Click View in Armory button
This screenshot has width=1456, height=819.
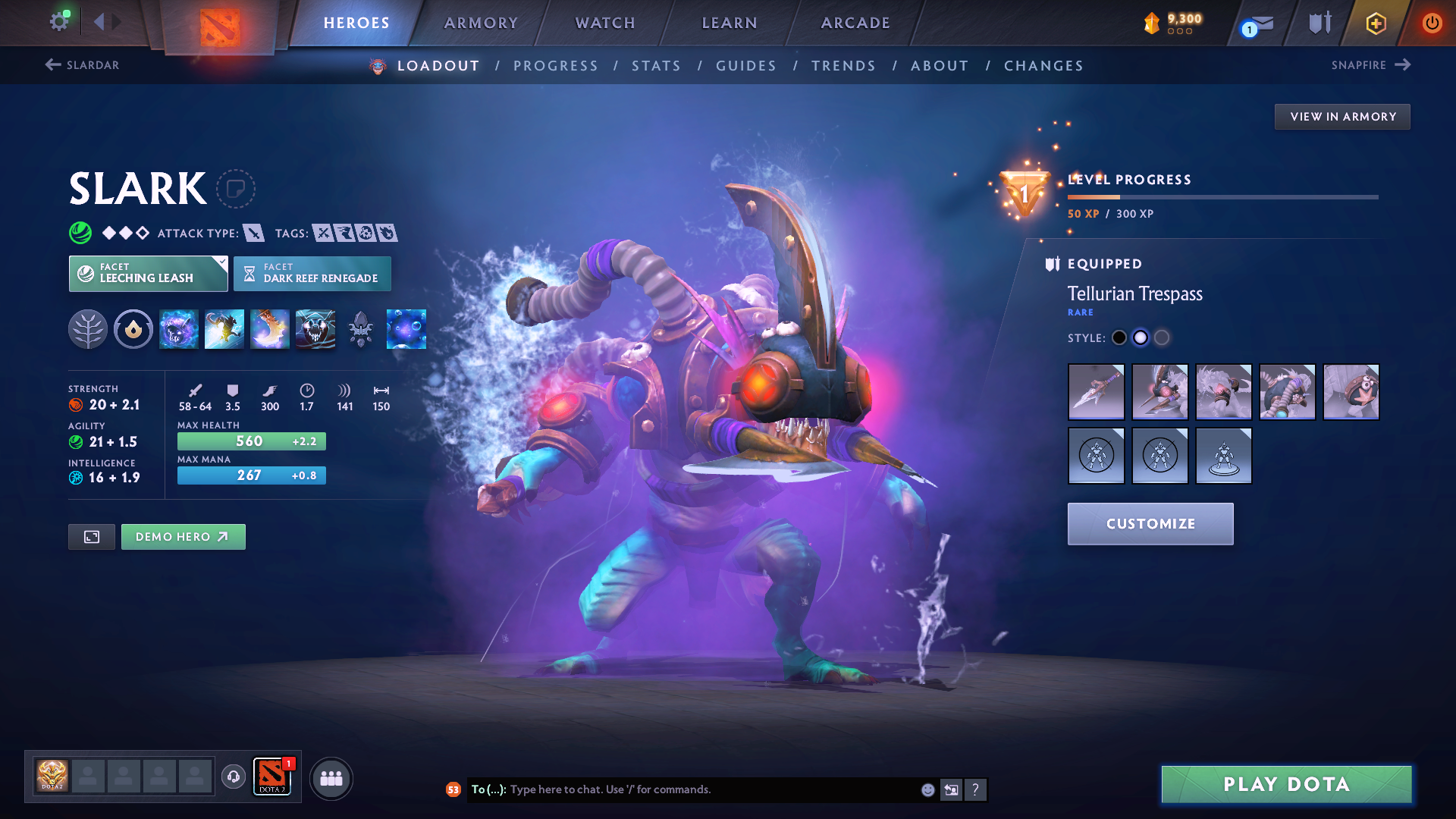point(1342,117)
